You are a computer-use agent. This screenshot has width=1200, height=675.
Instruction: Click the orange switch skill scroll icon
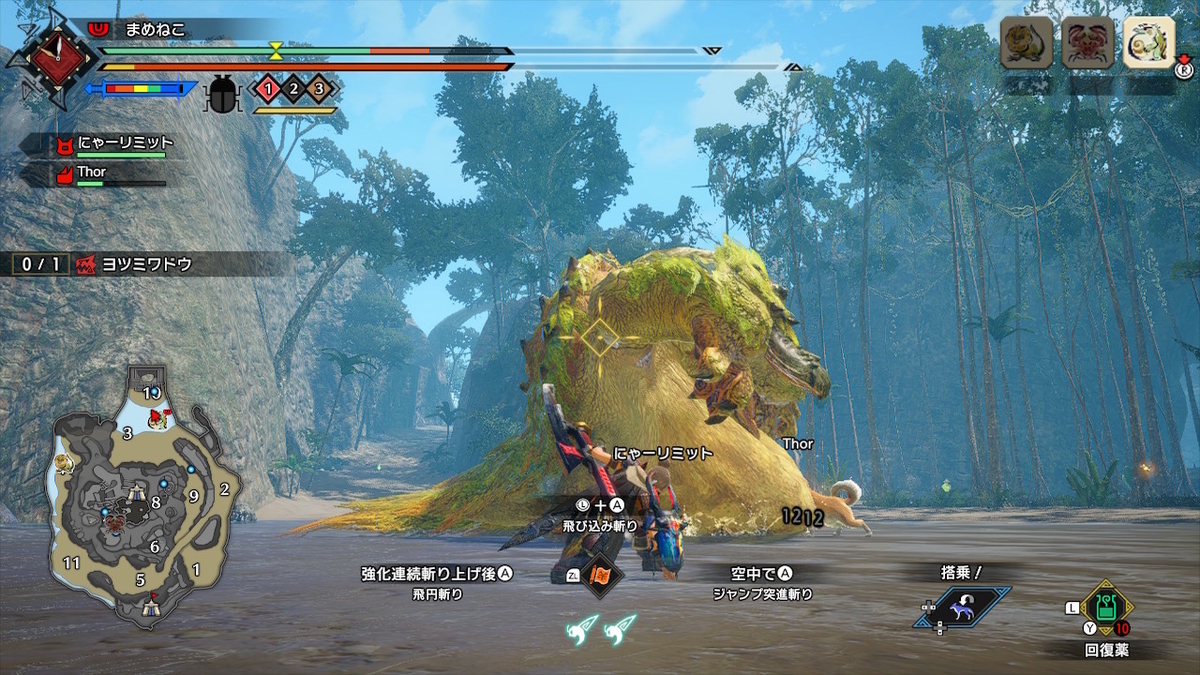coord(600,576)
